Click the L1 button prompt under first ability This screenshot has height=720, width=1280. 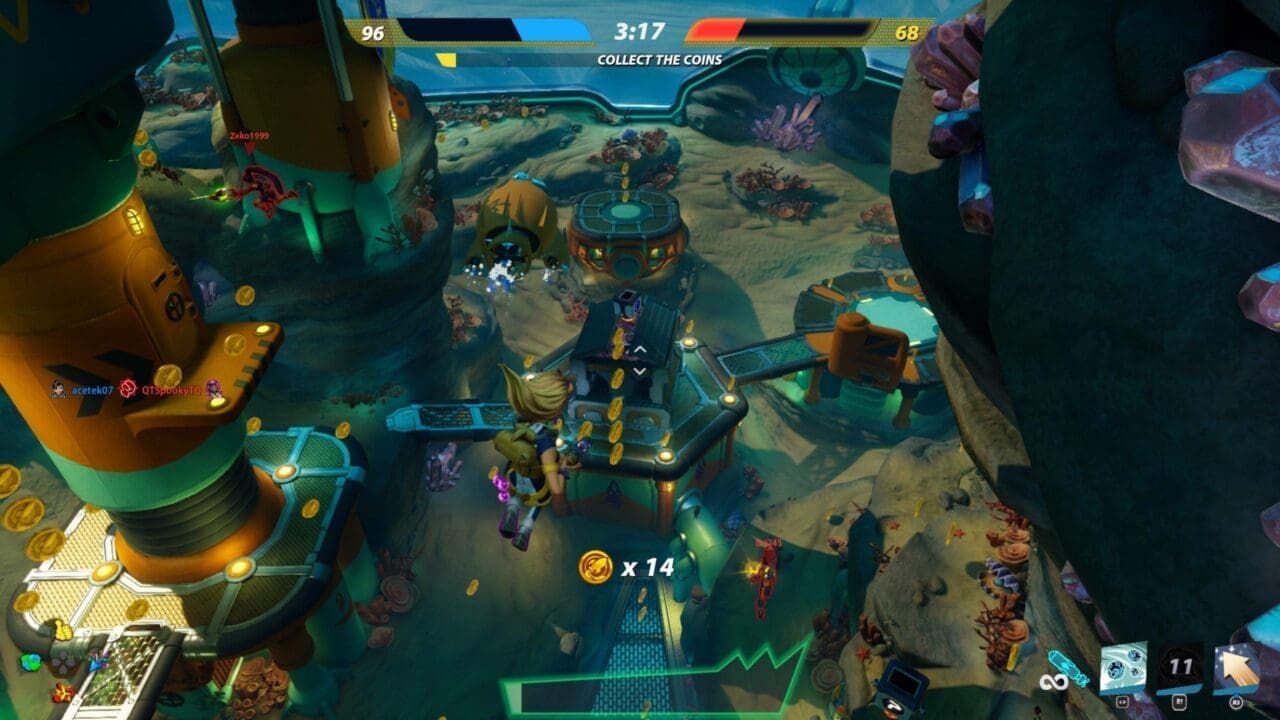[x=1122, y=702]
